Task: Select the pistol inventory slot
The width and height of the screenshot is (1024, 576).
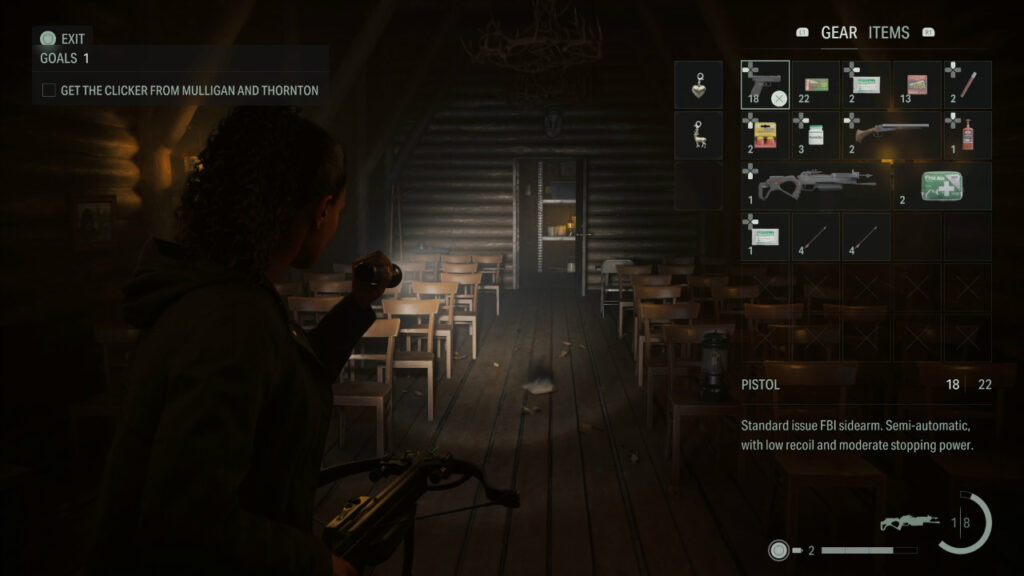Action: pos(765,85)
